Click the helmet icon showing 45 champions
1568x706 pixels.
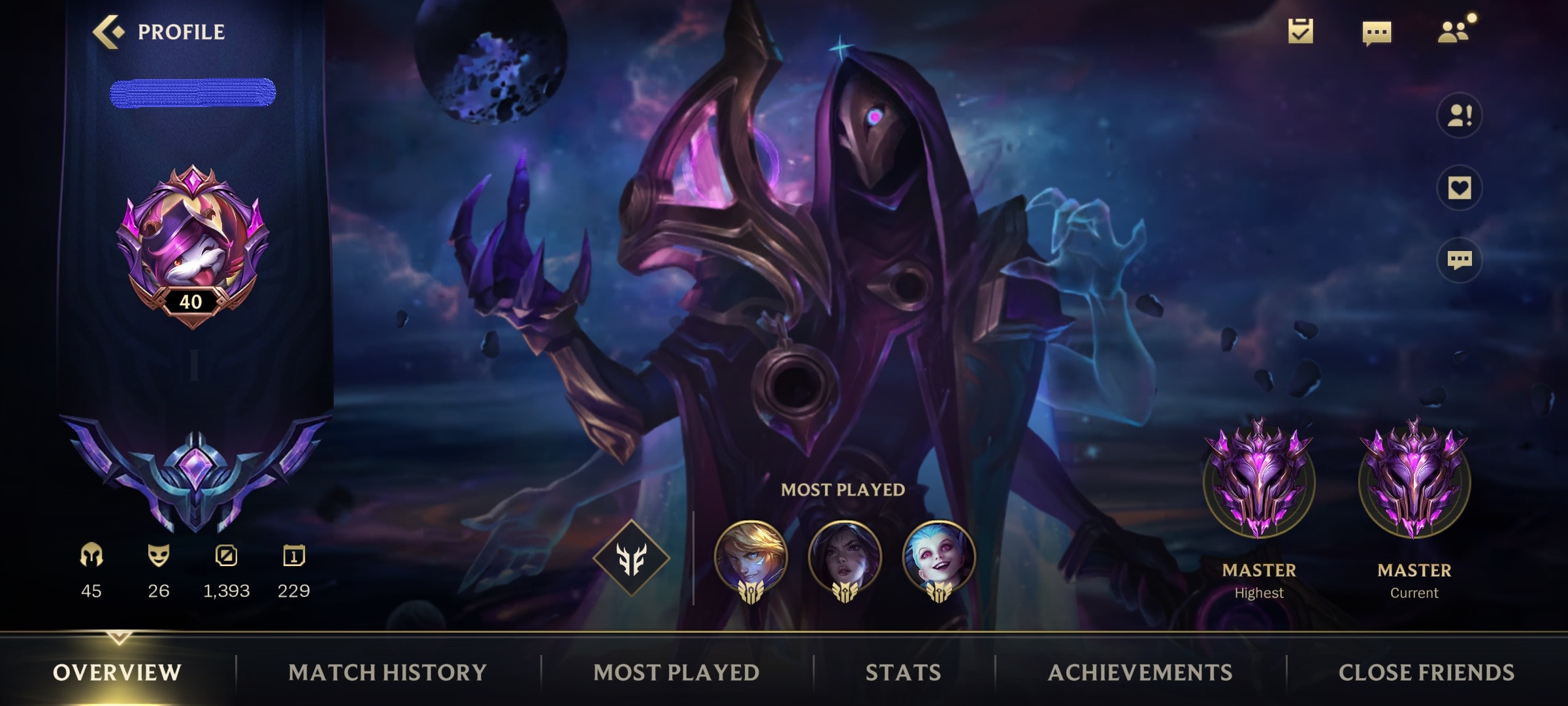click(91, 555)
